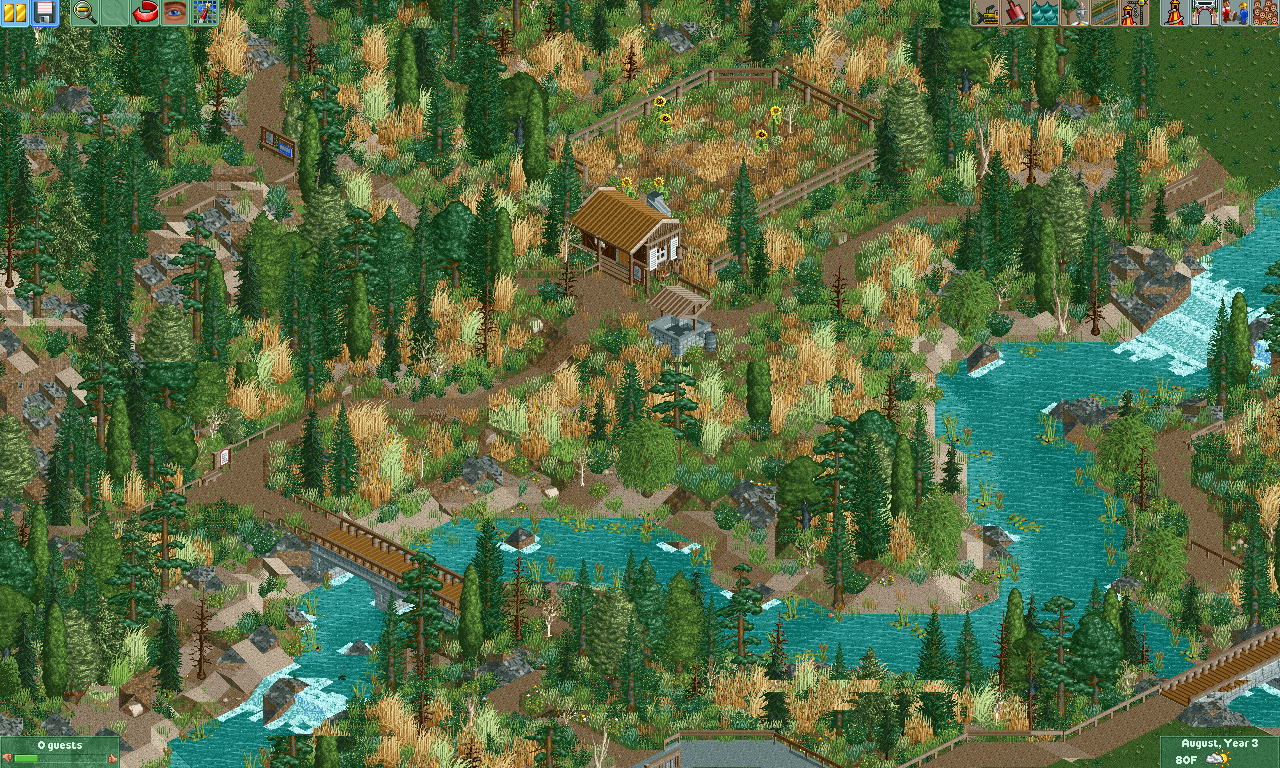
Task: Open the footpath construction tool
Action: [x=1104, y=13]
